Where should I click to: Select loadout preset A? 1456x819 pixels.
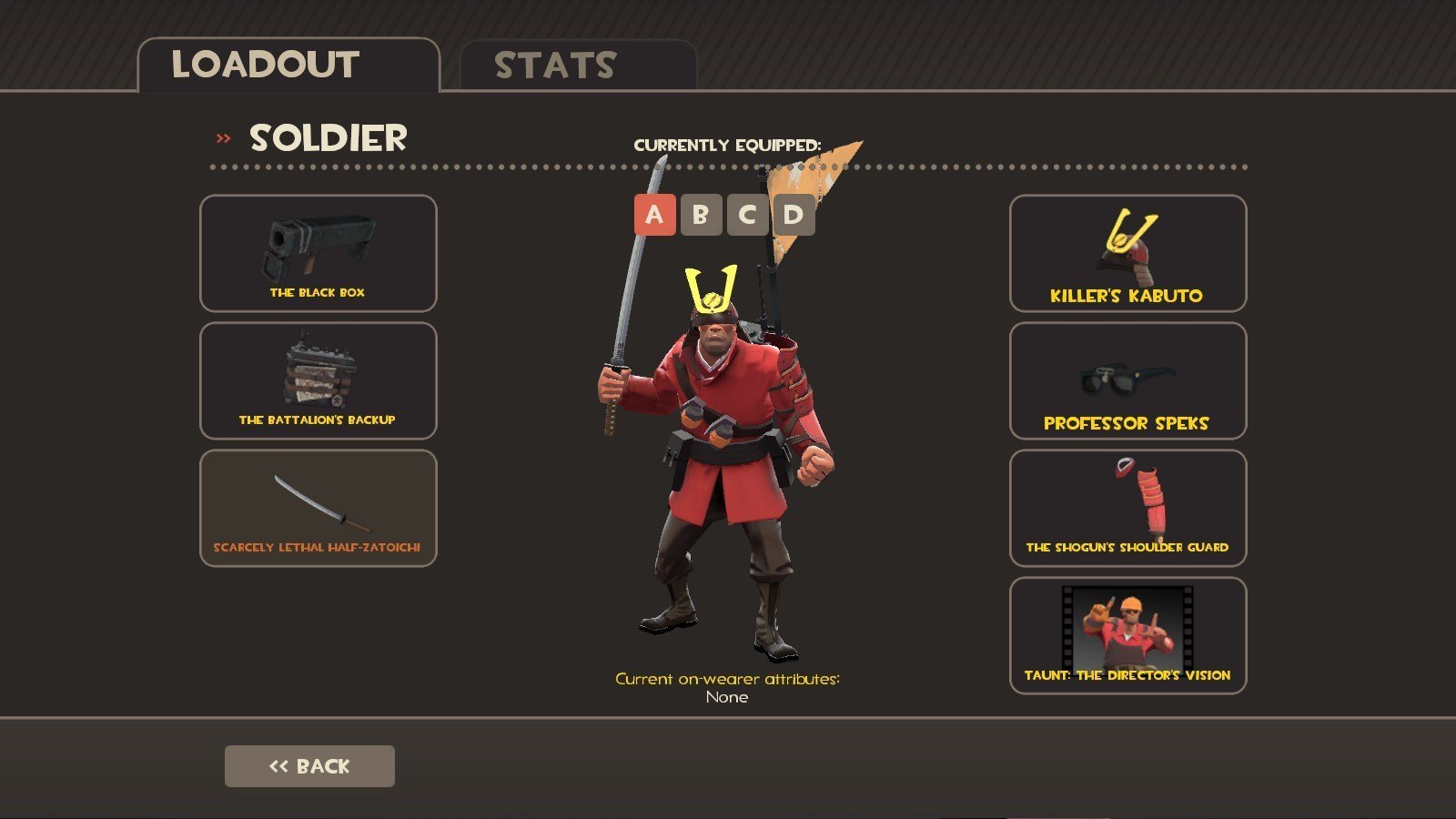click(654, 215)
